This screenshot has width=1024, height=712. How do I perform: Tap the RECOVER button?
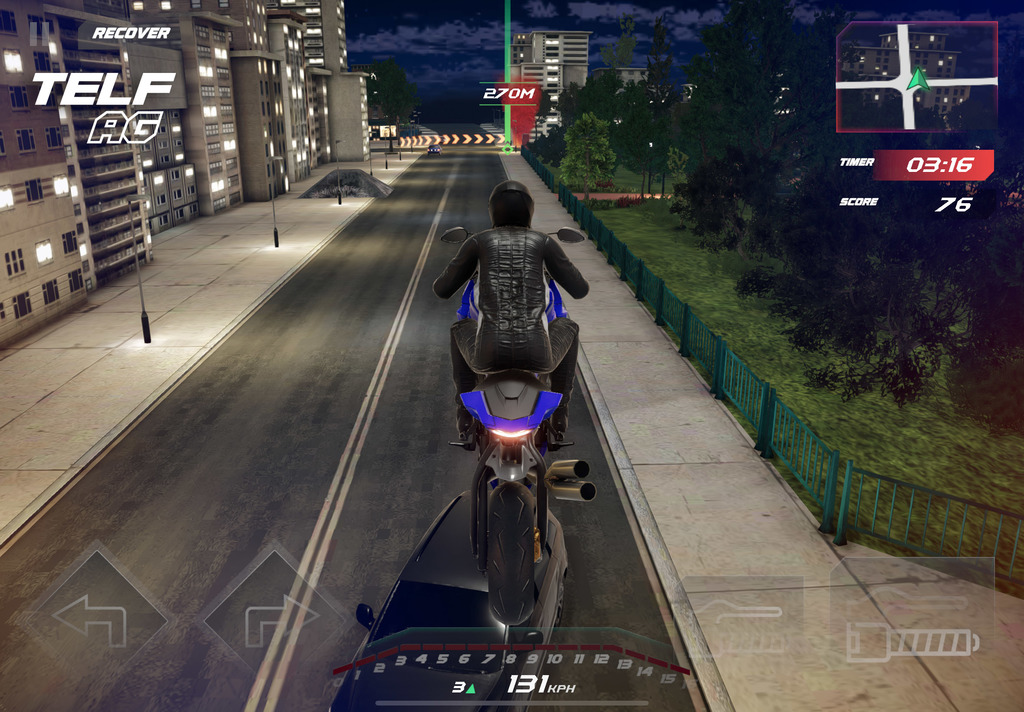pyautogui.click(x=131, y=33)
